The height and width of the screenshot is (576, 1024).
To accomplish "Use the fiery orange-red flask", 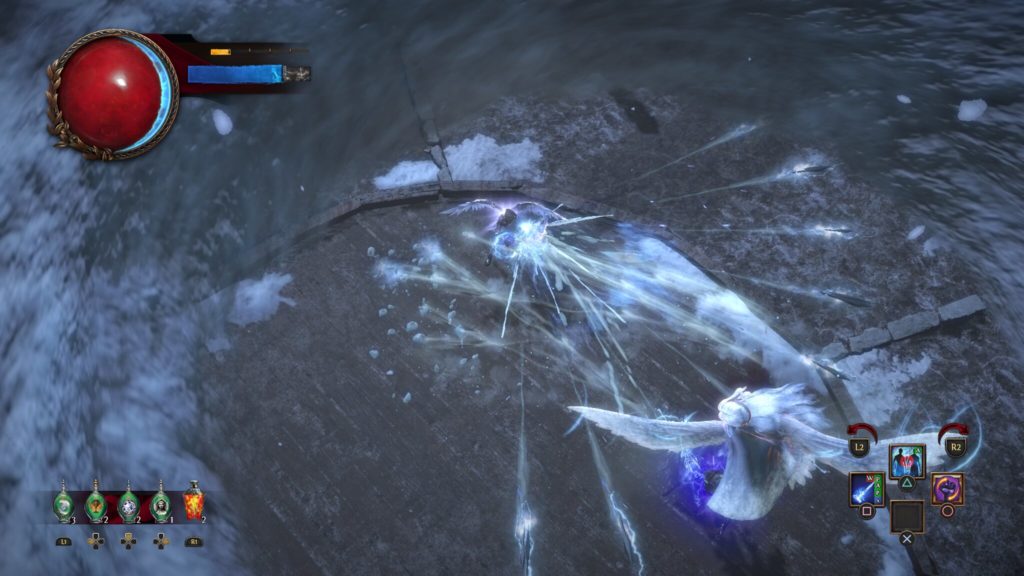I will click(193, 503).
